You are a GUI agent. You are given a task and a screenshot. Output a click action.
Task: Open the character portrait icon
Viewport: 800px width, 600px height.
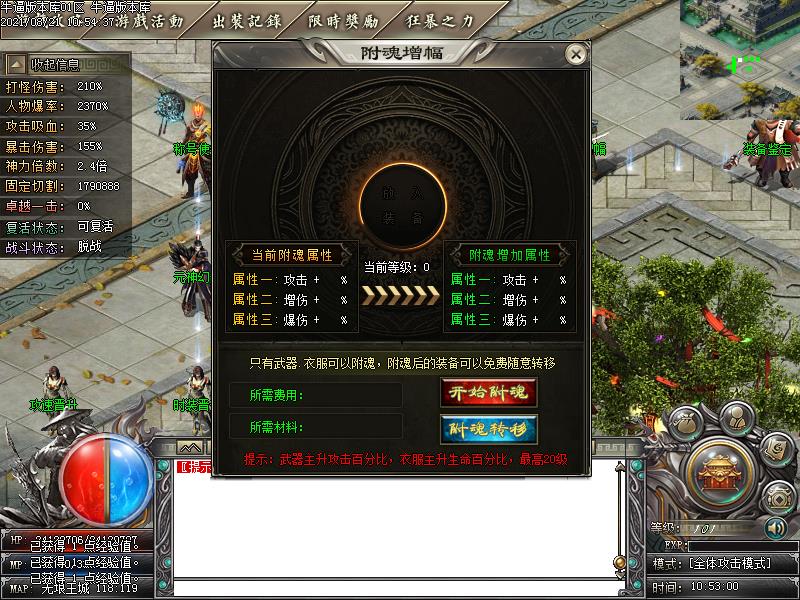tap(735, 417)
